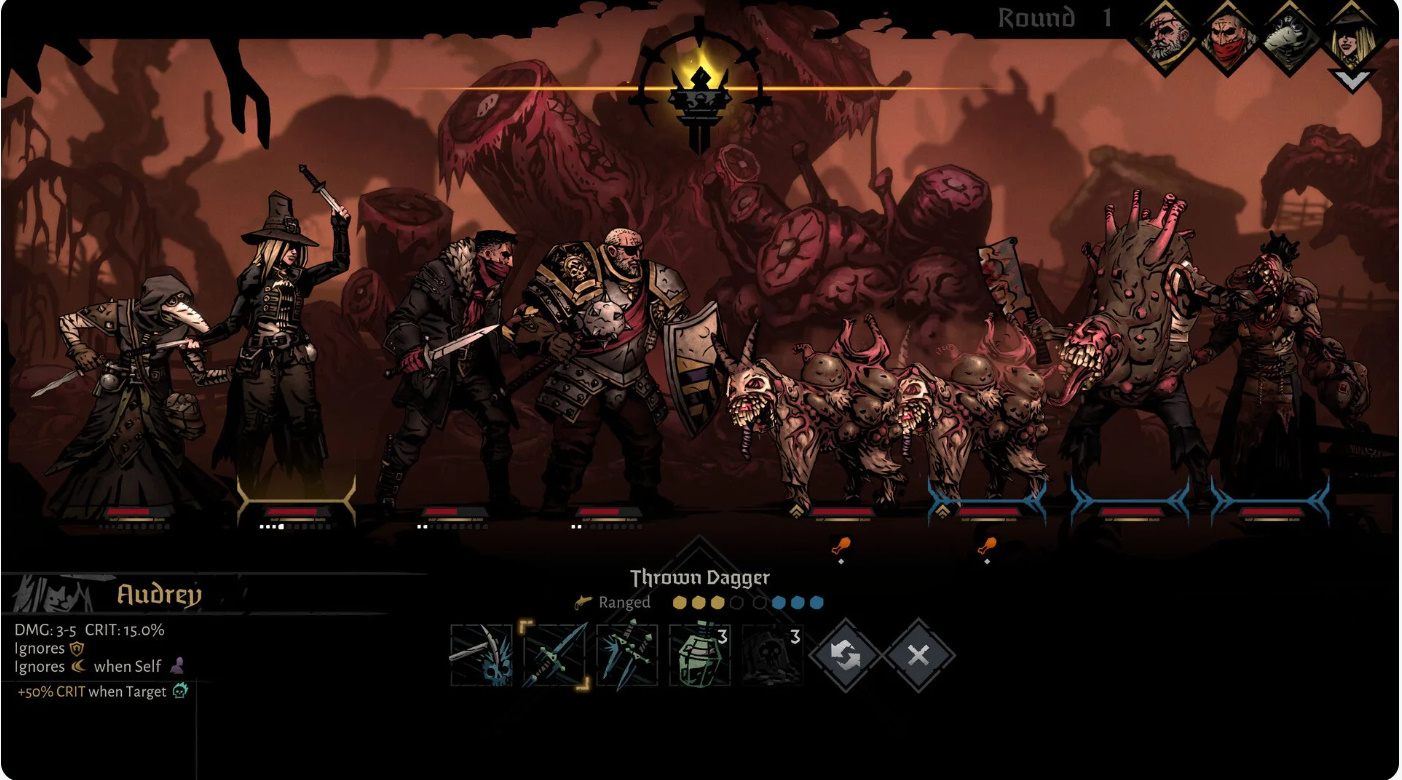Click the blonde Grave Robber turn order portrait
Screen dimensions: 1402x780
tap(1352, 38)
